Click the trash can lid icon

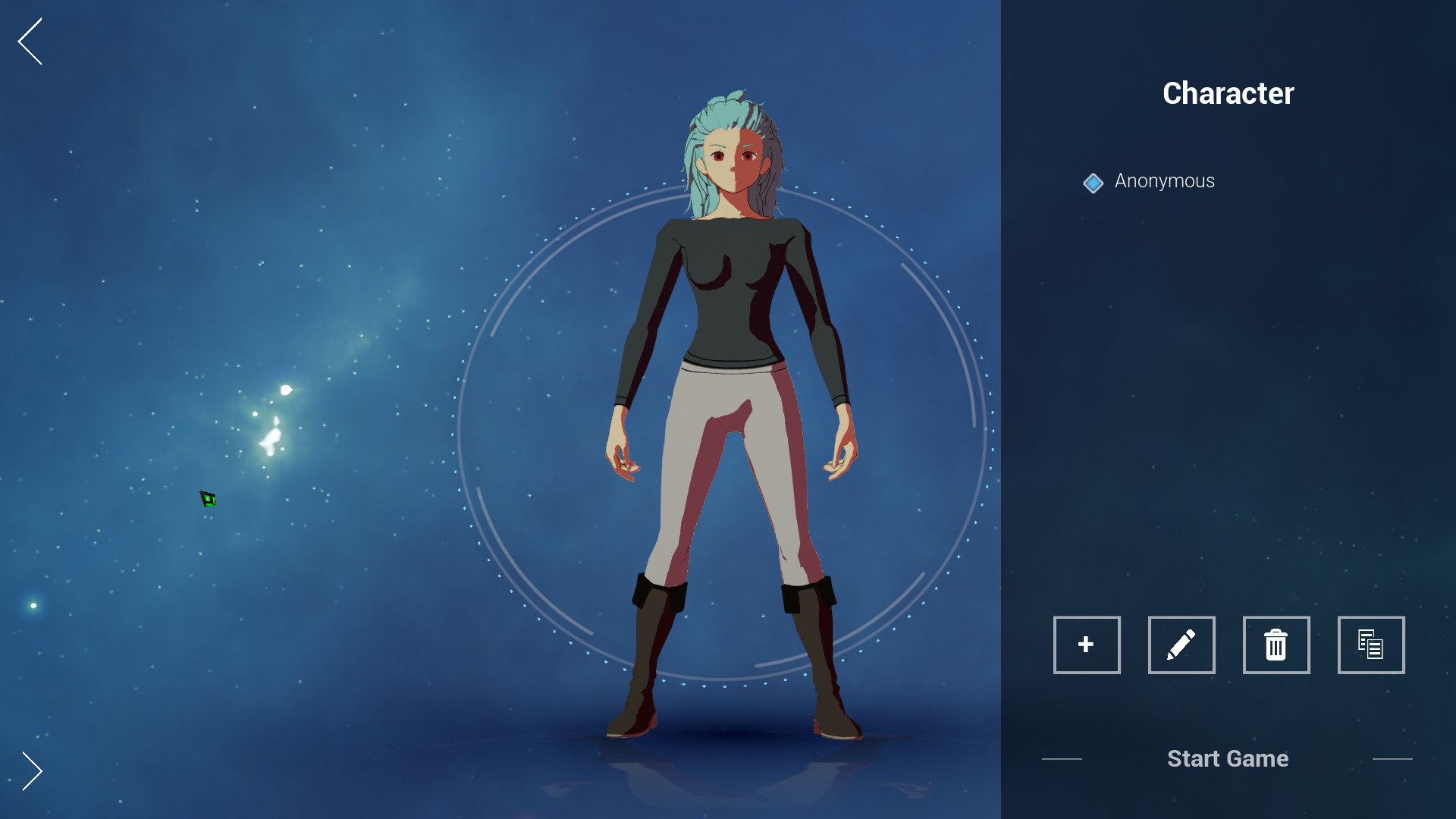1276,635
